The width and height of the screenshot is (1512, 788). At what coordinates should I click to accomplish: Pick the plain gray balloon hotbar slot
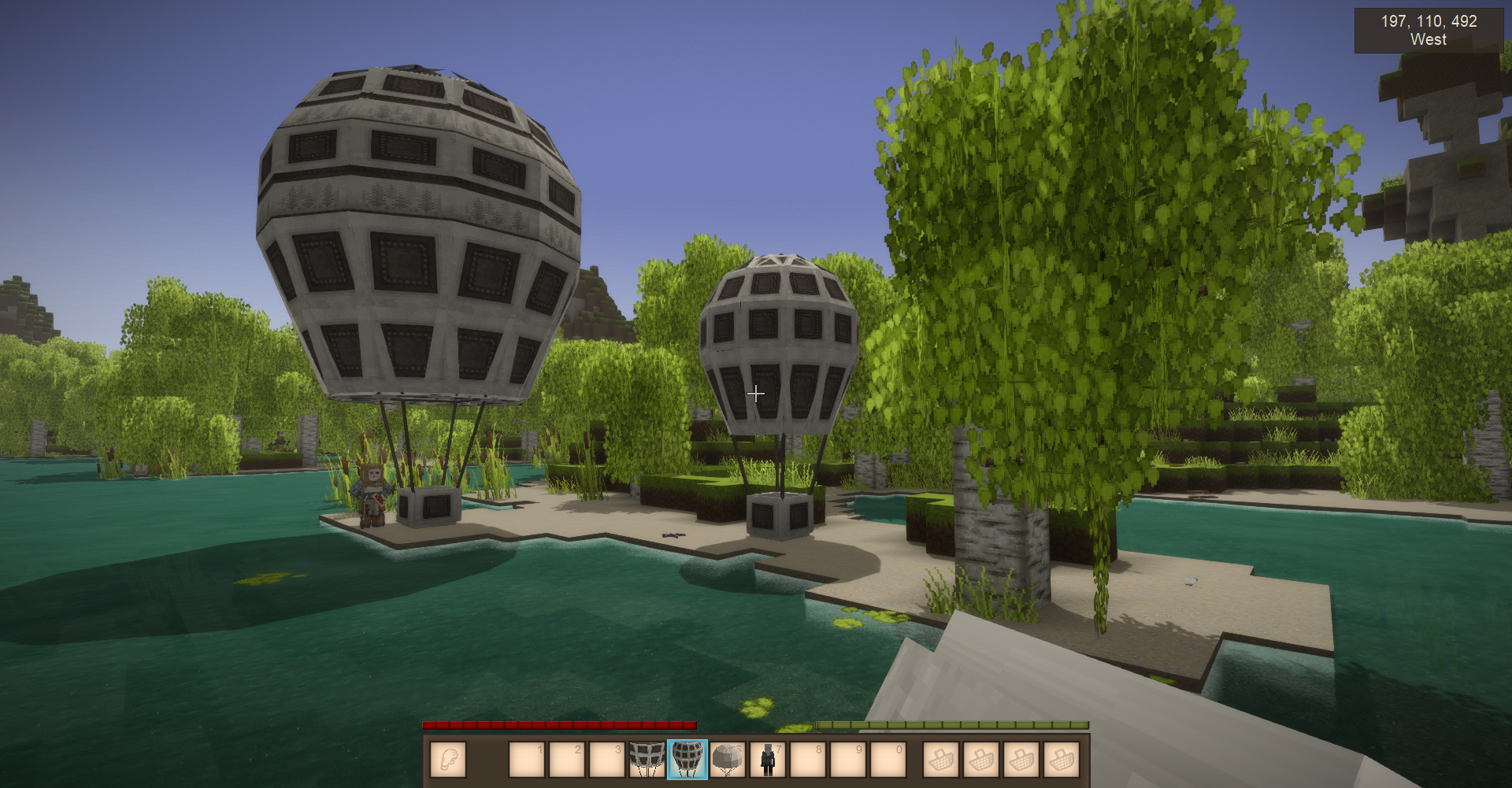pos(728,760)
